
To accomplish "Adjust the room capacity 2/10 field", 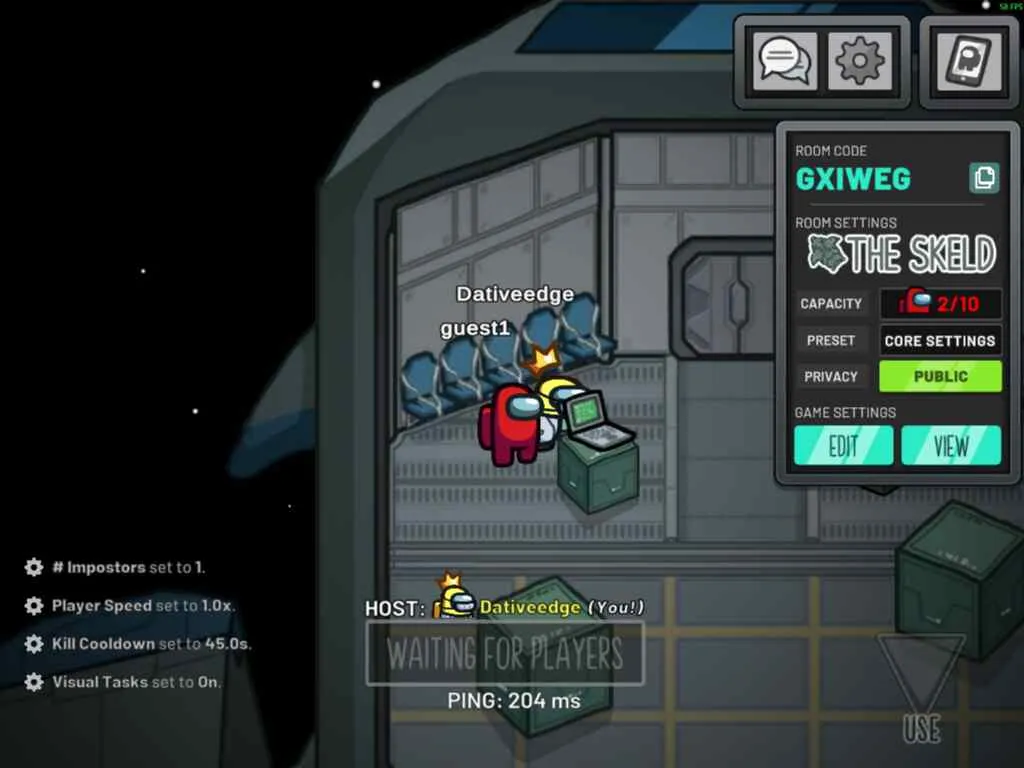I will 940,303.
